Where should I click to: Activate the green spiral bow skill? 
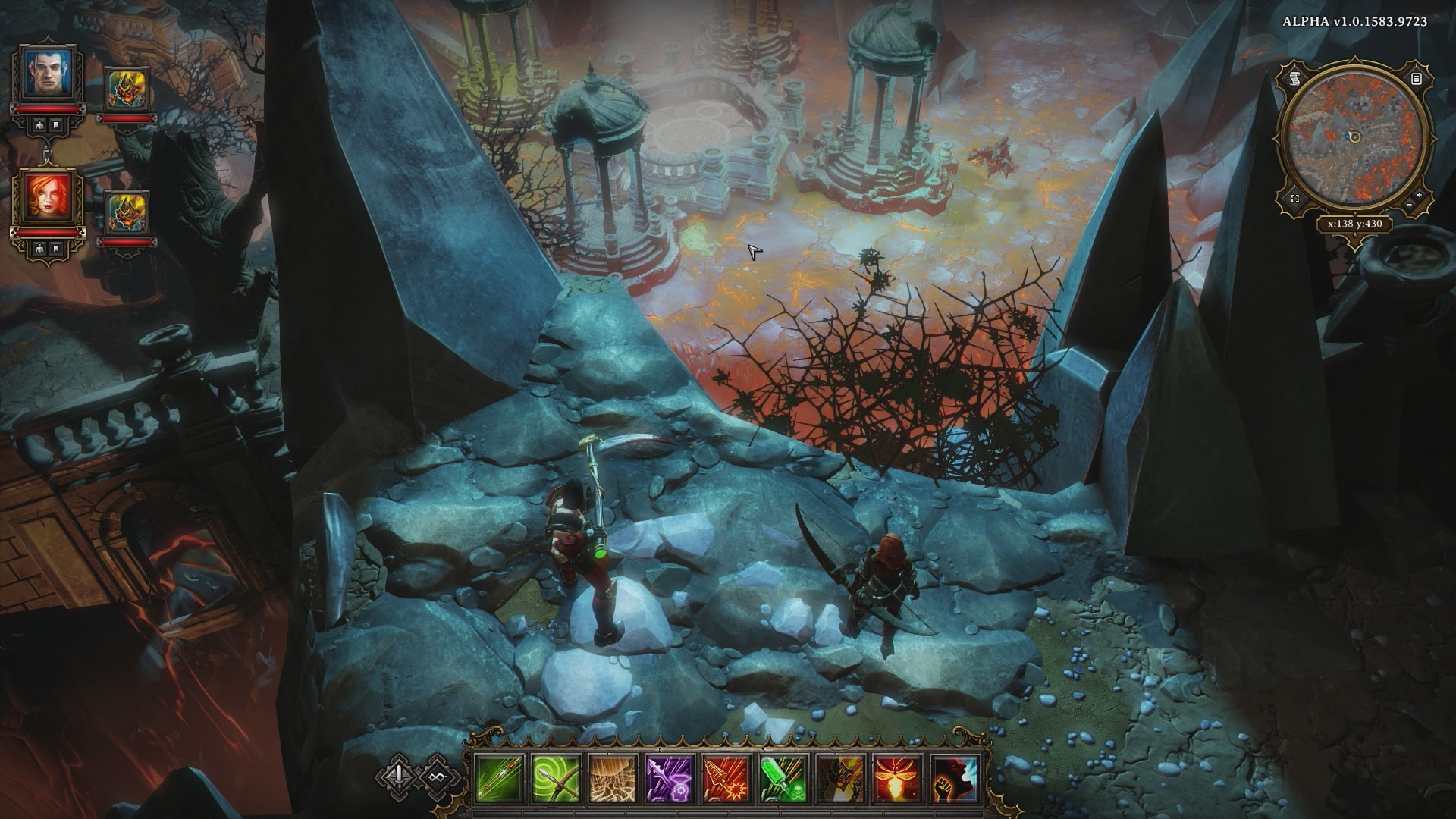point(556,779)
